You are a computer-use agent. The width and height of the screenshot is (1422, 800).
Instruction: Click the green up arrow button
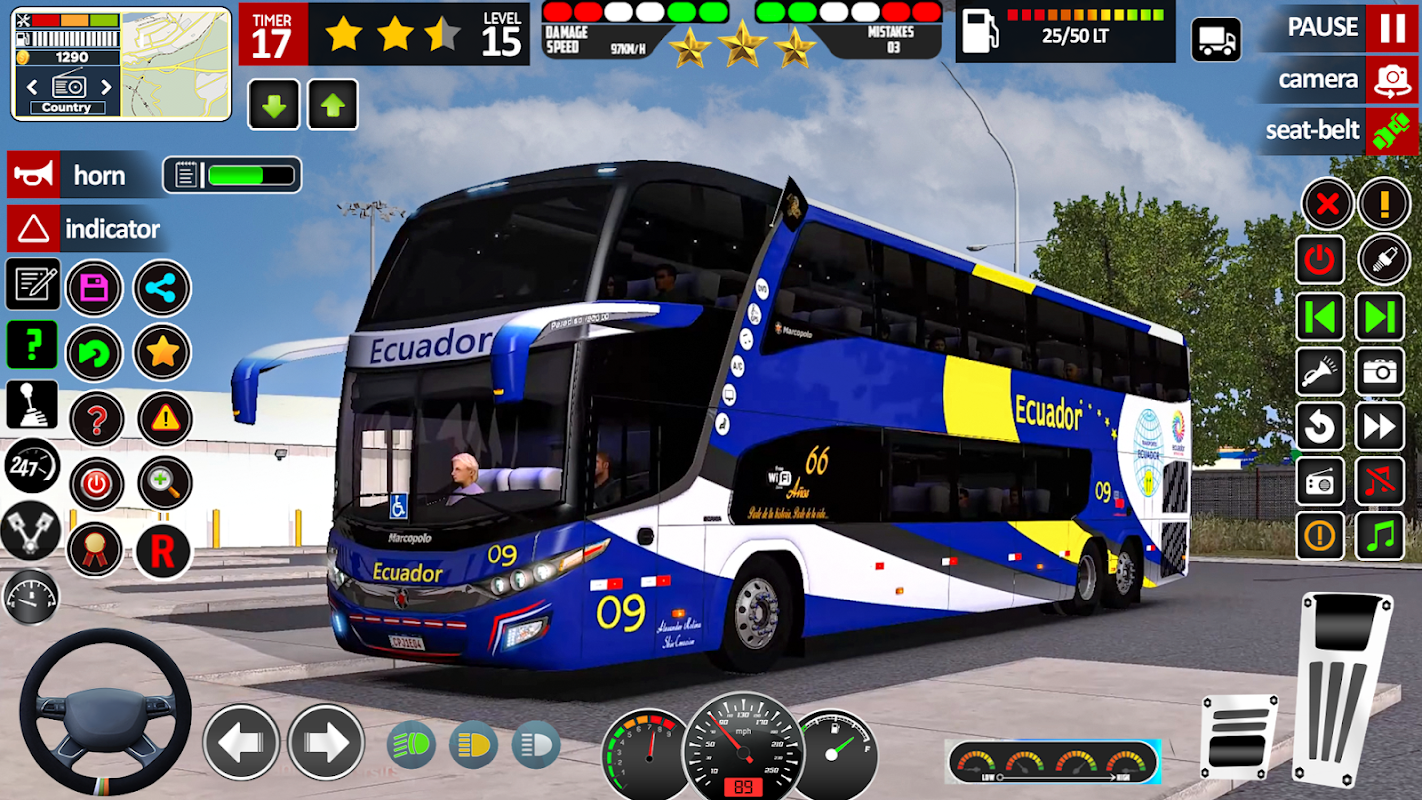coord(333,105)
